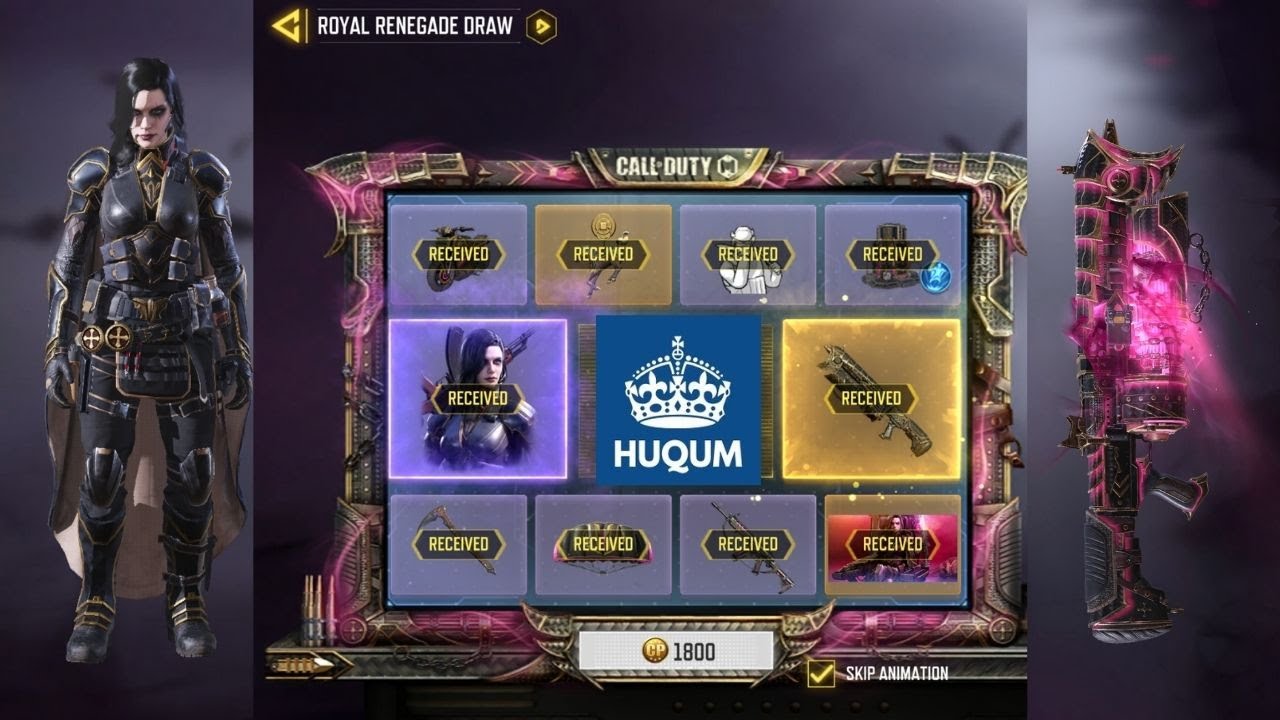Tap the sniper rifle reward in the bottom row
The image size is (1280, 720).
point(748,545)
